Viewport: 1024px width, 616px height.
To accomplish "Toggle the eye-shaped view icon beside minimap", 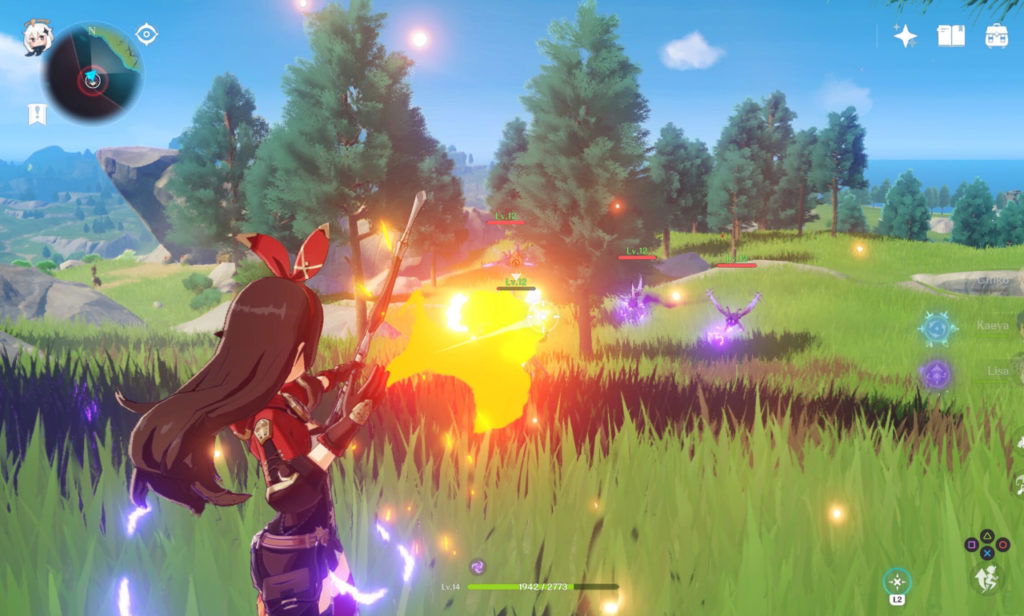I will 147,35.
